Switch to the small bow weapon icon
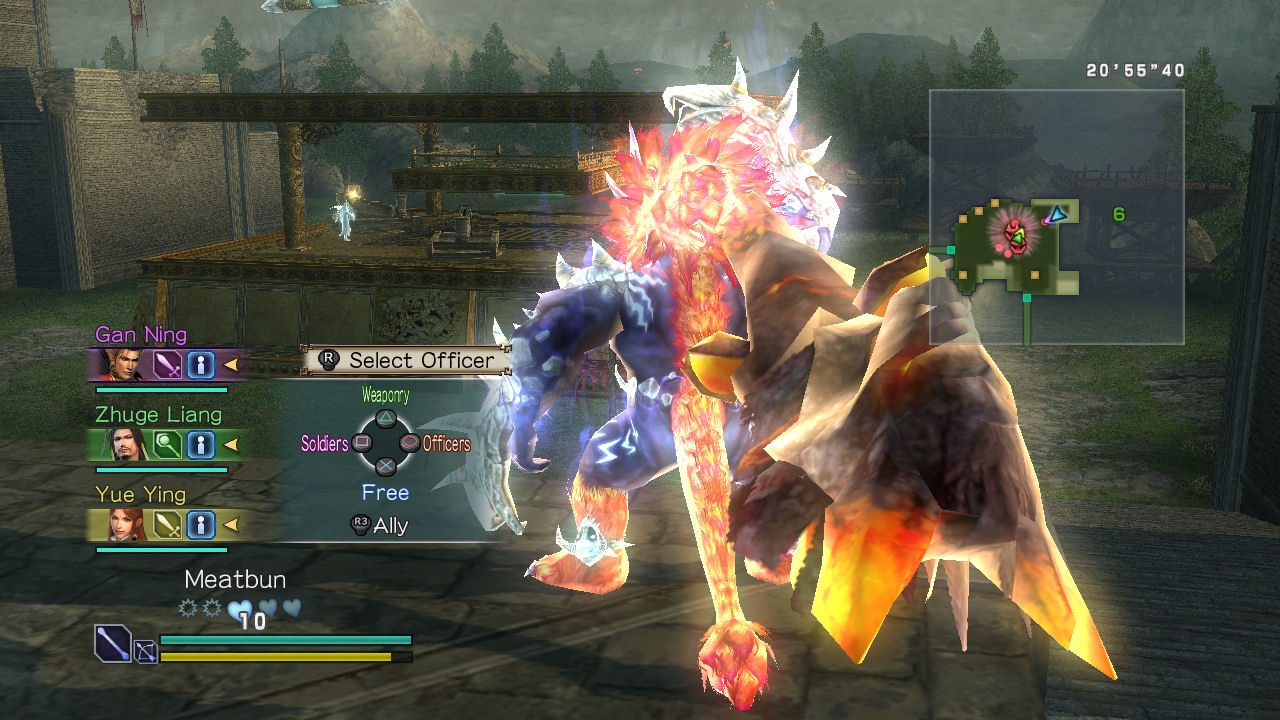Screen dimensions: 1280x720 [146, 653]
